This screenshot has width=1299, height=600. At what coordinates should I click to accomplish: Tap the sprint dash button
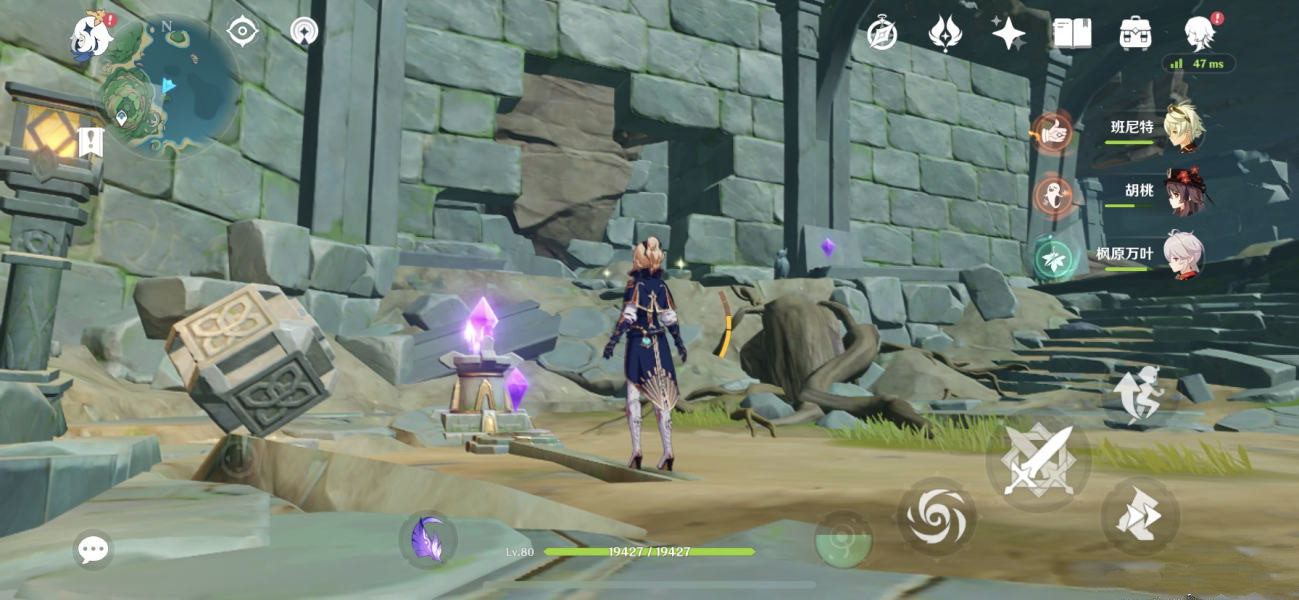1140,516
